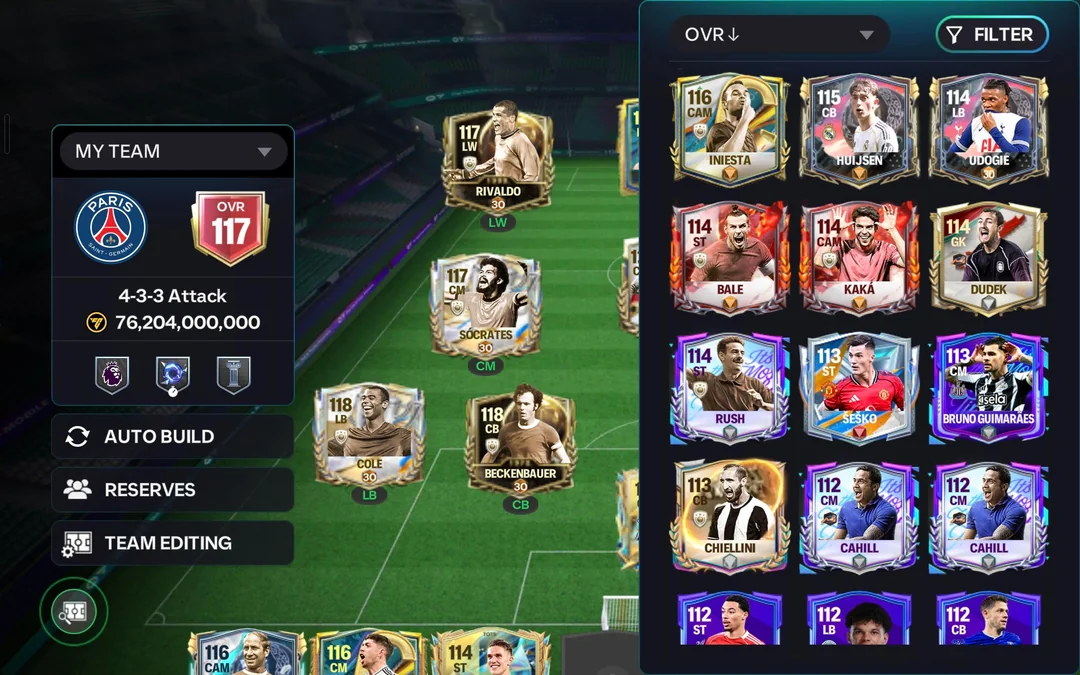Select the Udogie card in the list

[988, 128]
